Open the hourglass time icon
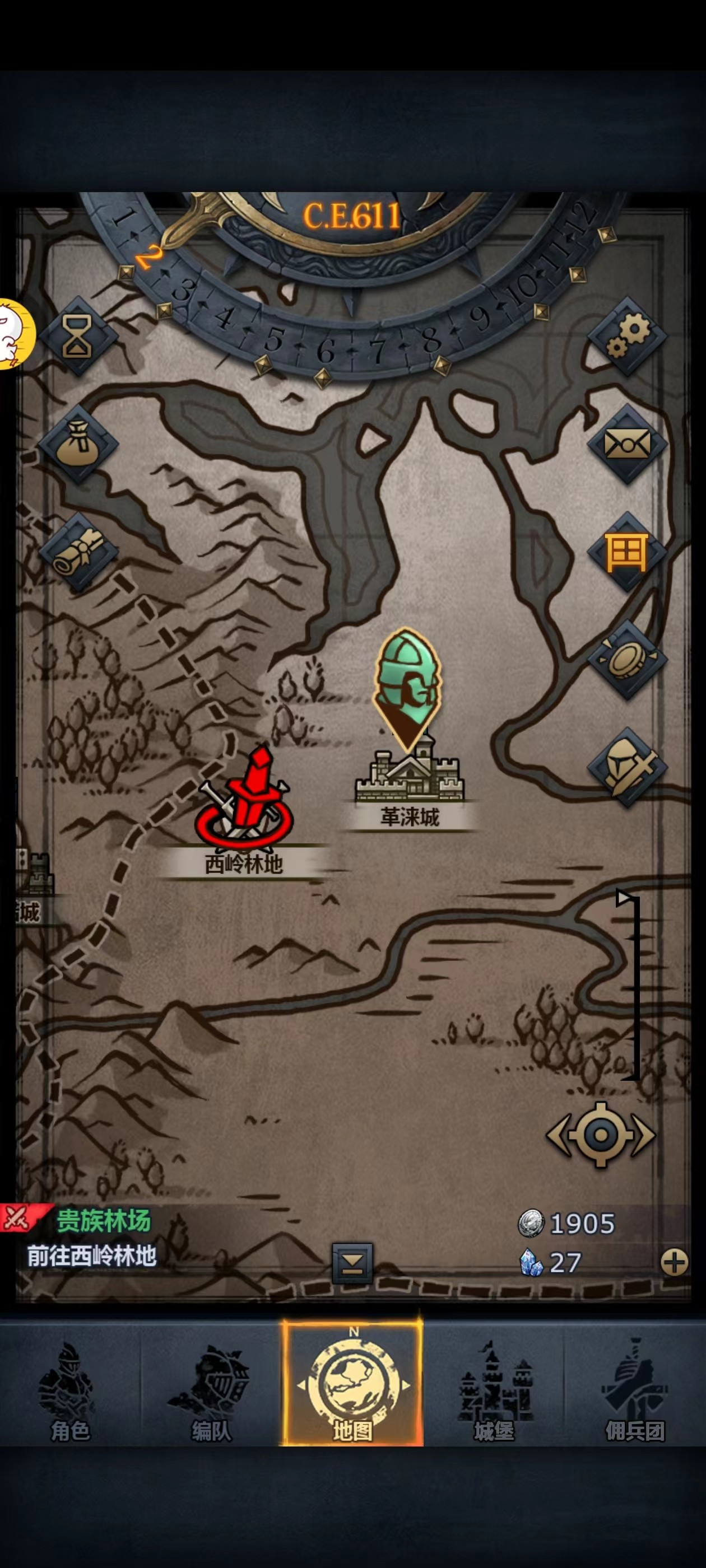 (x=77, y=336)
